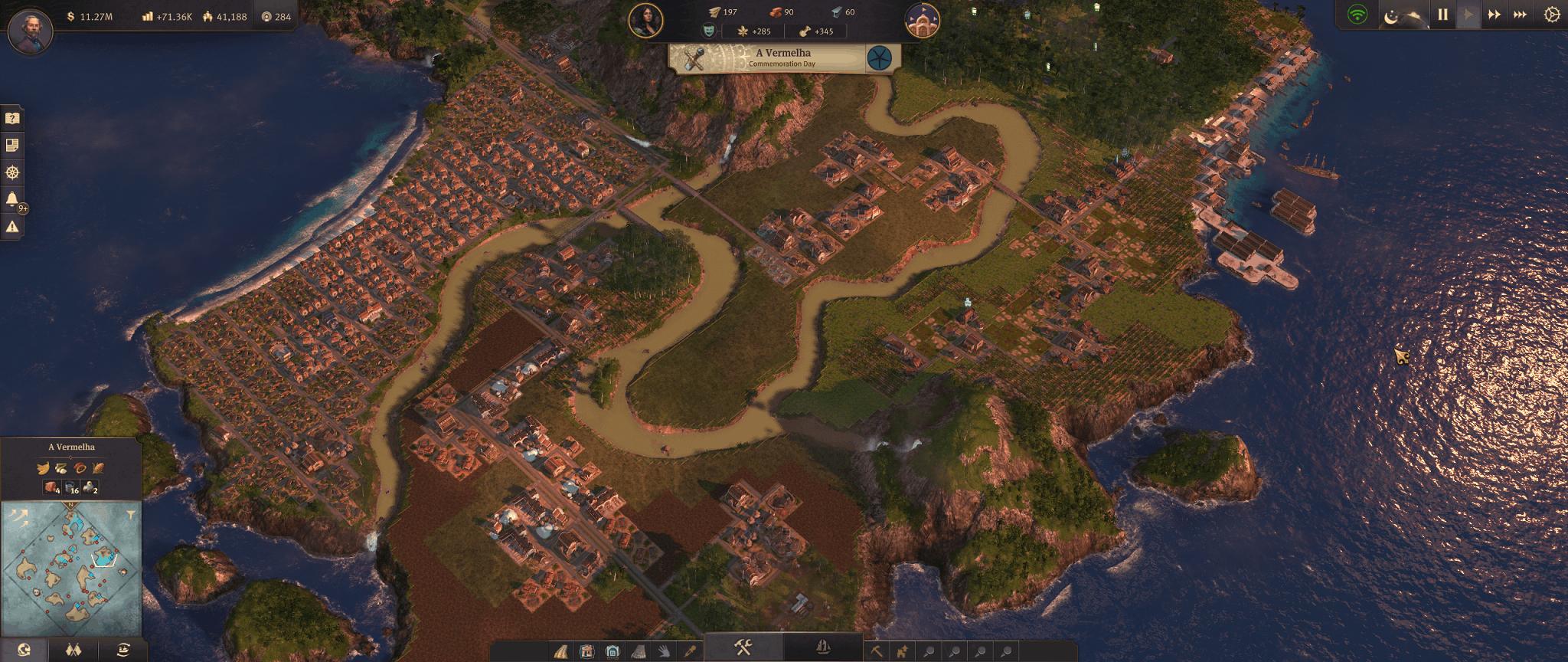
Task: Set game speed to triple fast-forward
Action: point(1520,15)
